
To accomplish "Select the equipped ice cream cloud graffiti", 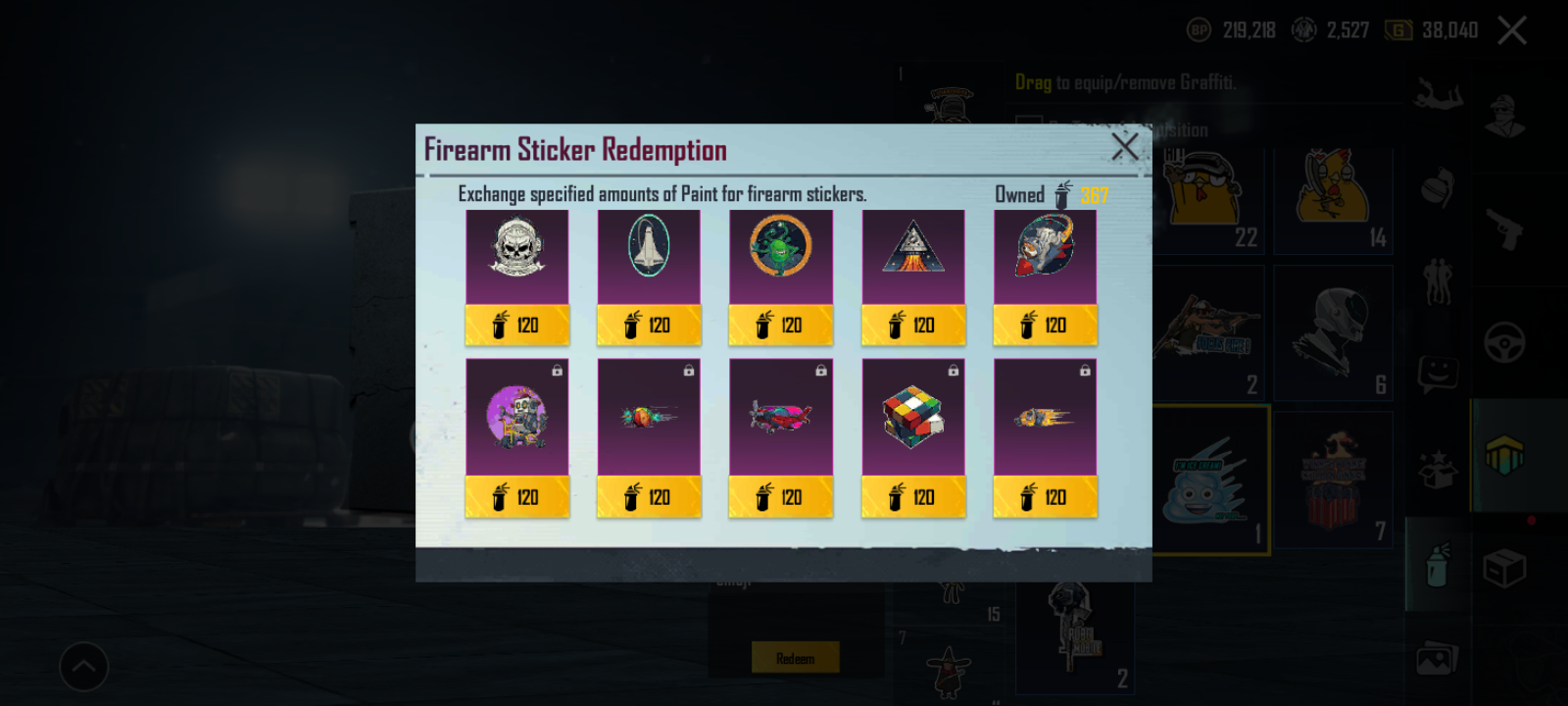I will click(x=1211, y=480).
